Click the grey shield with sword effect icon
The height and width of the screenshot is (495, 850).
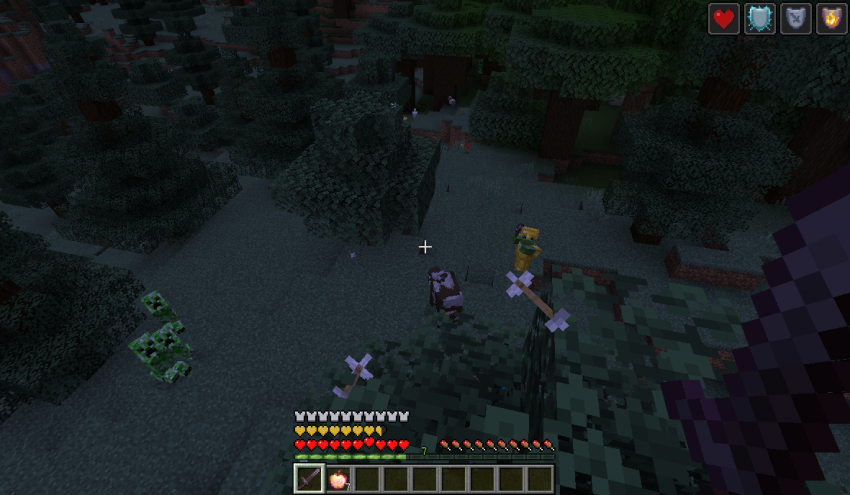pyautogui.click(x=796, y=19)
